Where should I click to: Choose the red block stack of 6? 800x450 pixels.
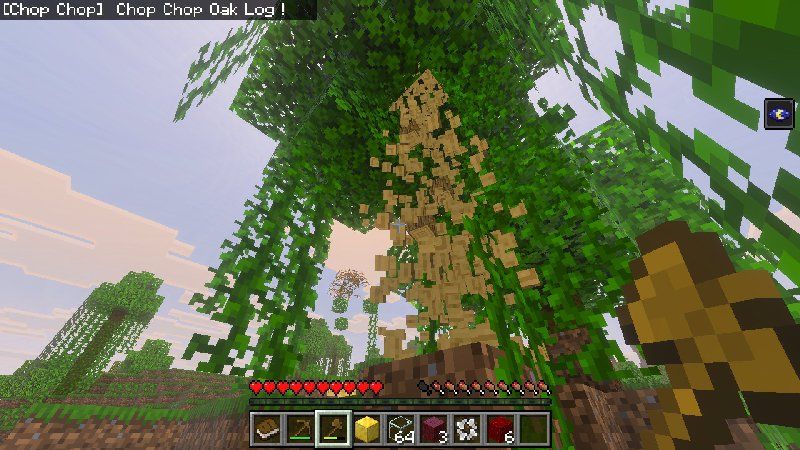[502, 430]
